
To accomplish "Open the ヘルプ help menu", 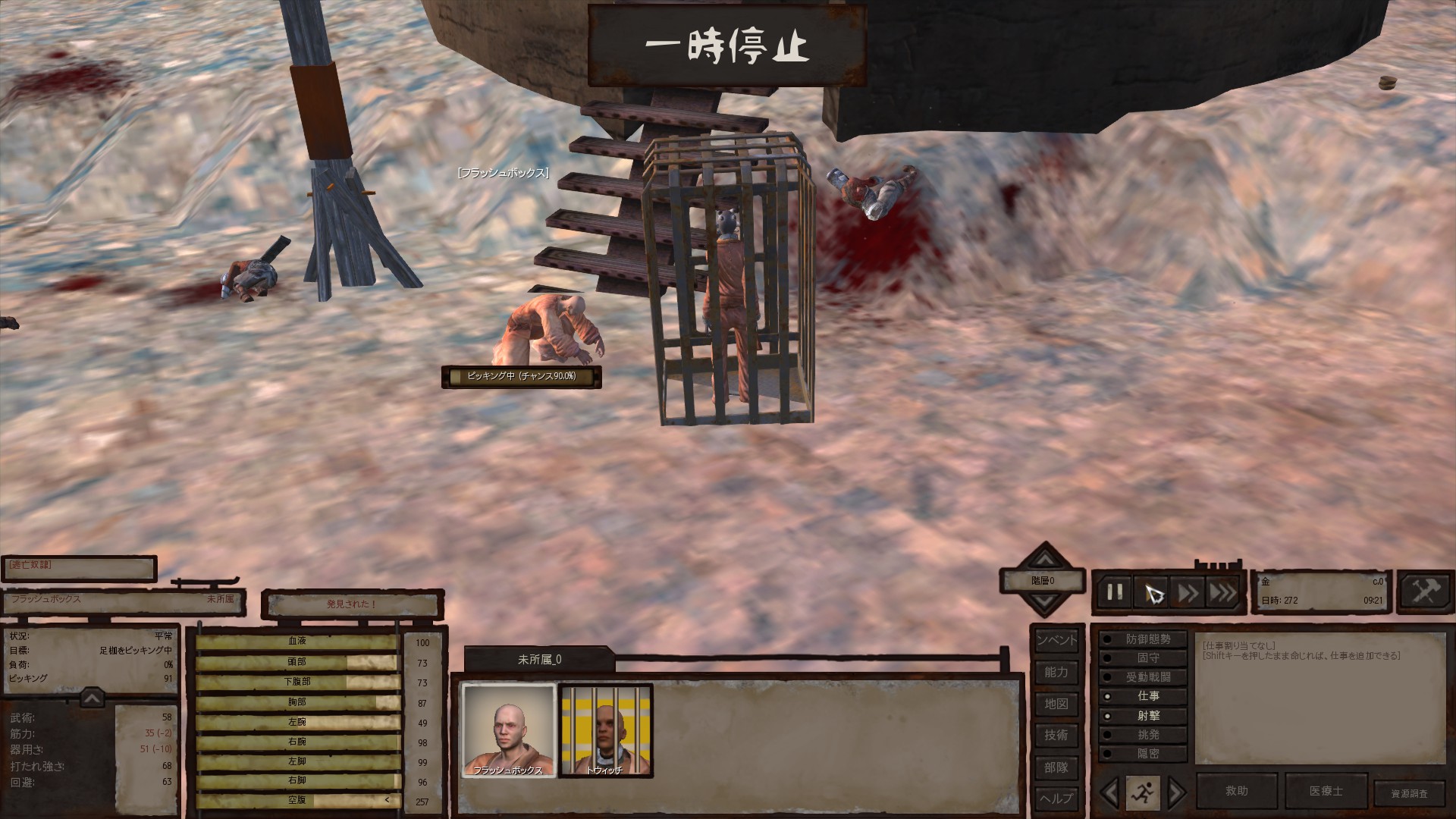I will pos(1056,798).
